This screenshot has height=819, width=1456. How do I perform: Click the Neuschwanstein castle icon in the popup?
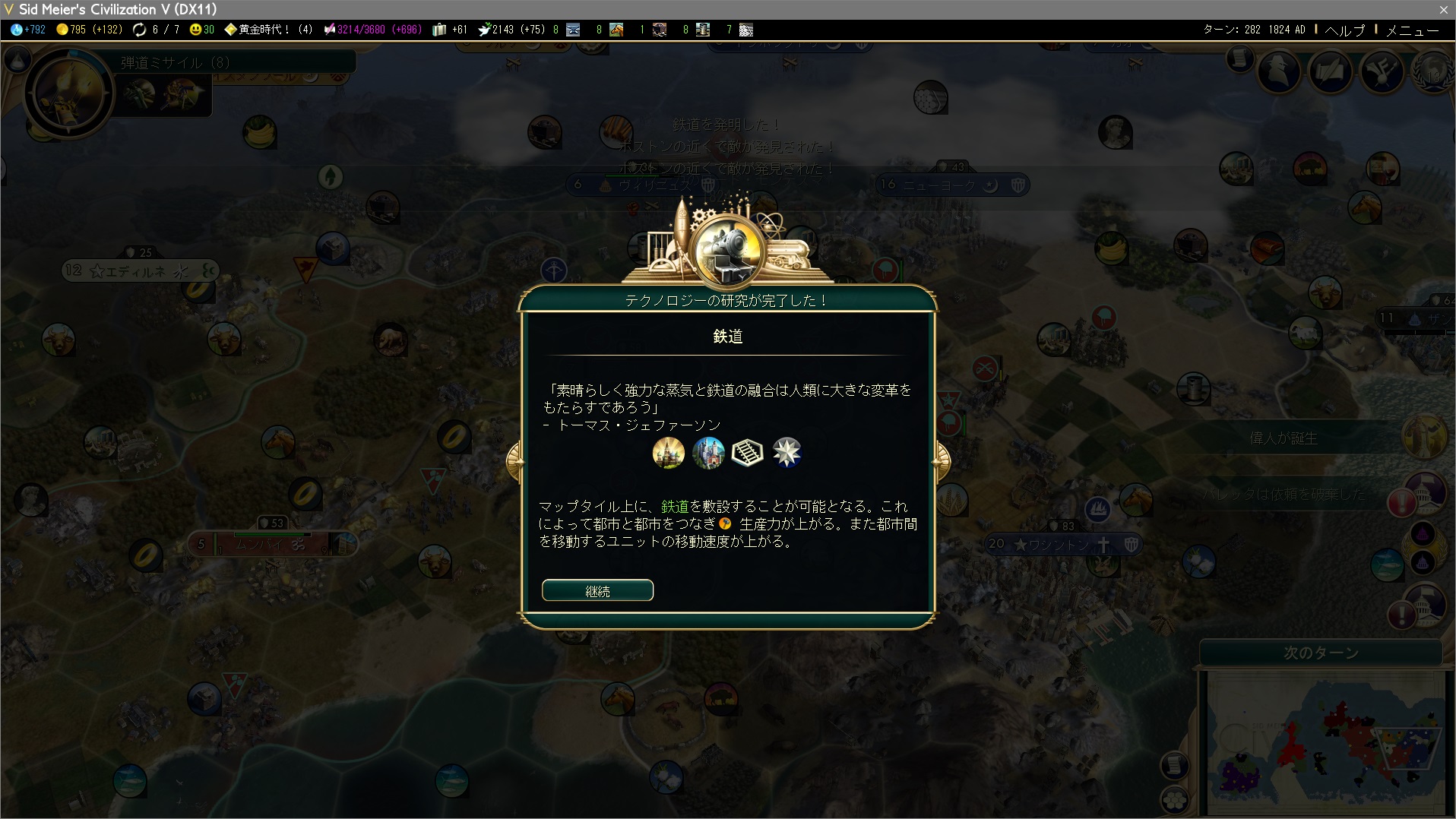click(x=708, y=453)
